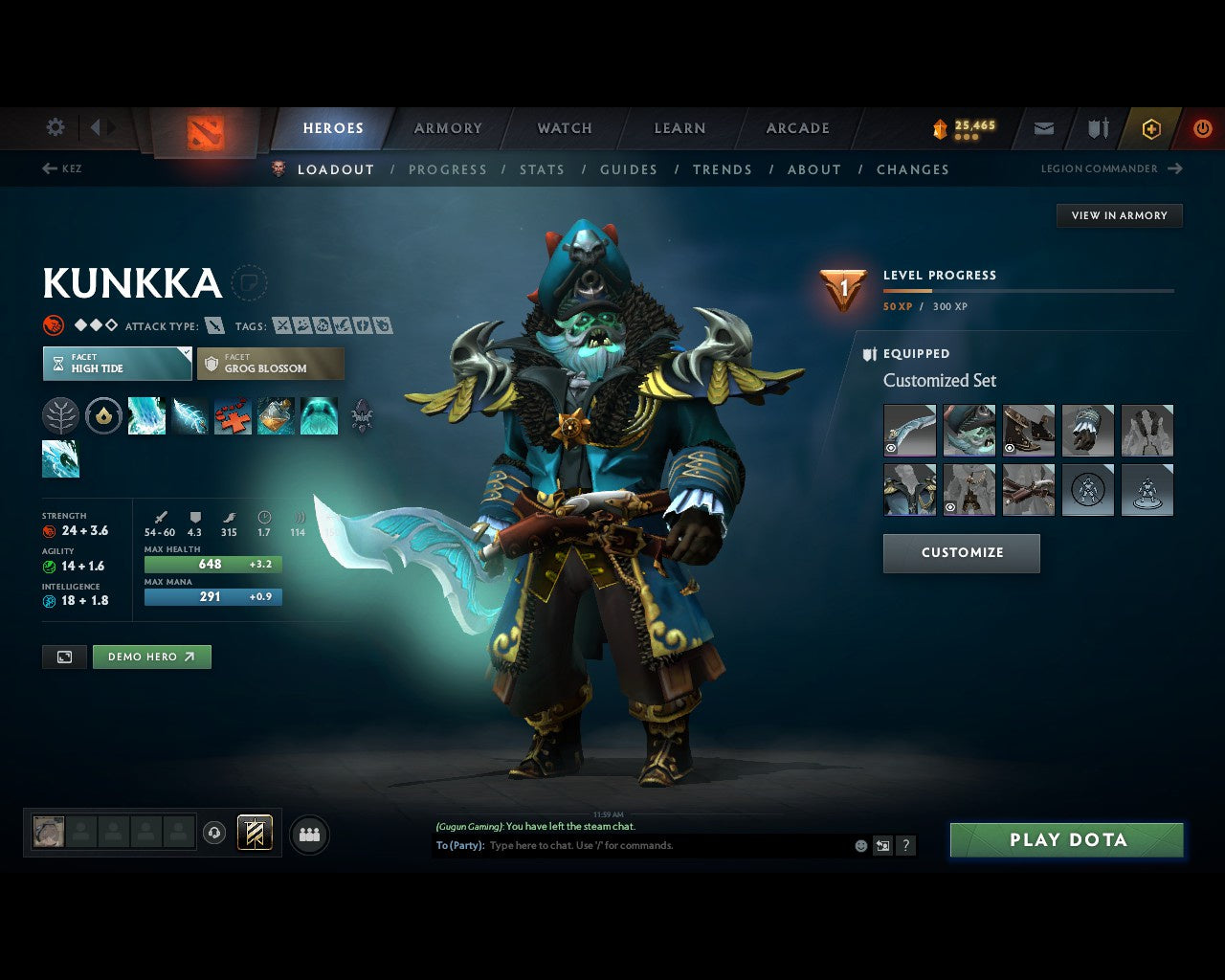
Task: Toggle the voice chat headset icon
Action: (213, 834)
